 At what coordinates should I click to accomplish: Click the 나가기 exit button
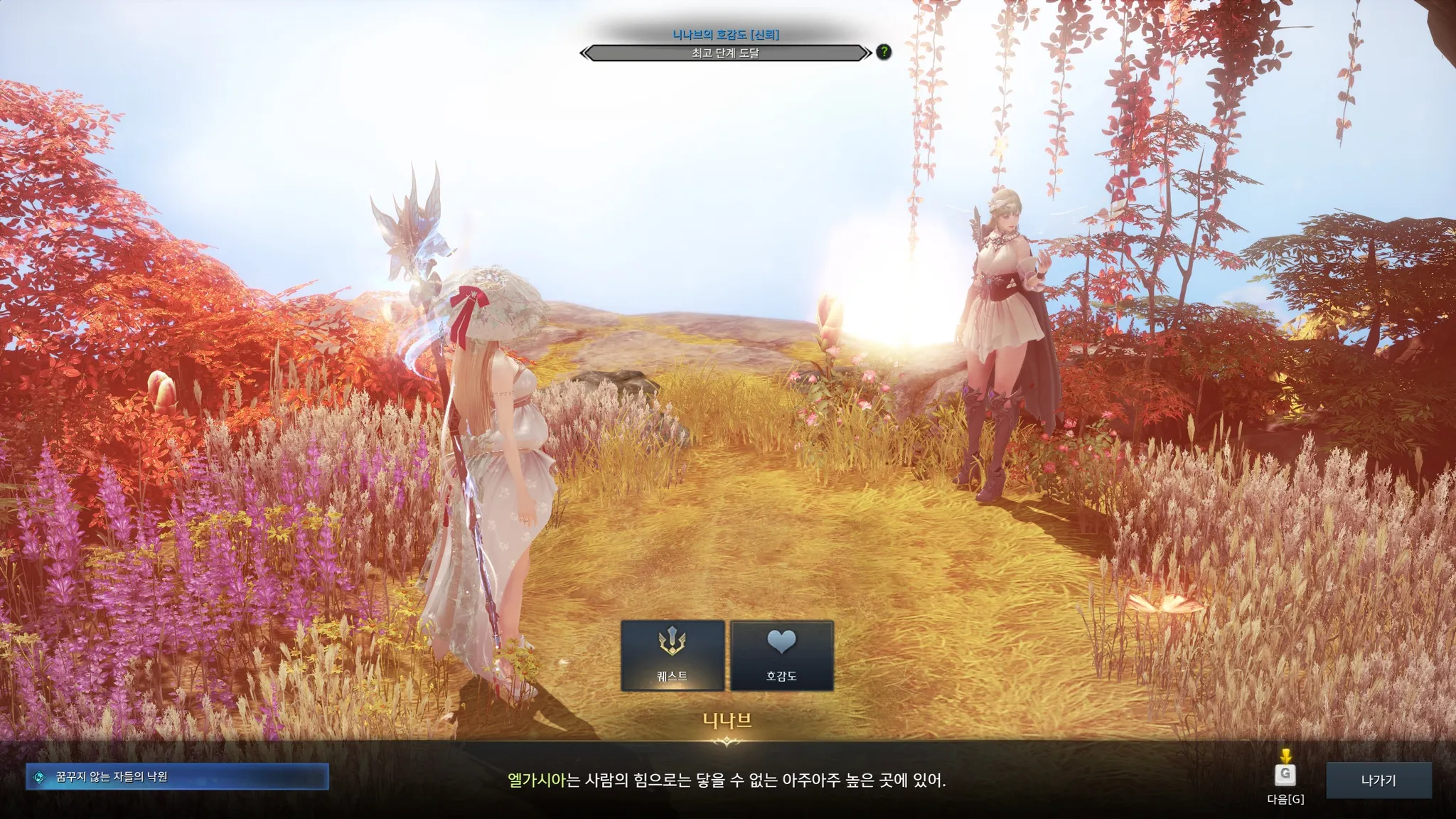pyautogui.click(x=1379, y=780)
